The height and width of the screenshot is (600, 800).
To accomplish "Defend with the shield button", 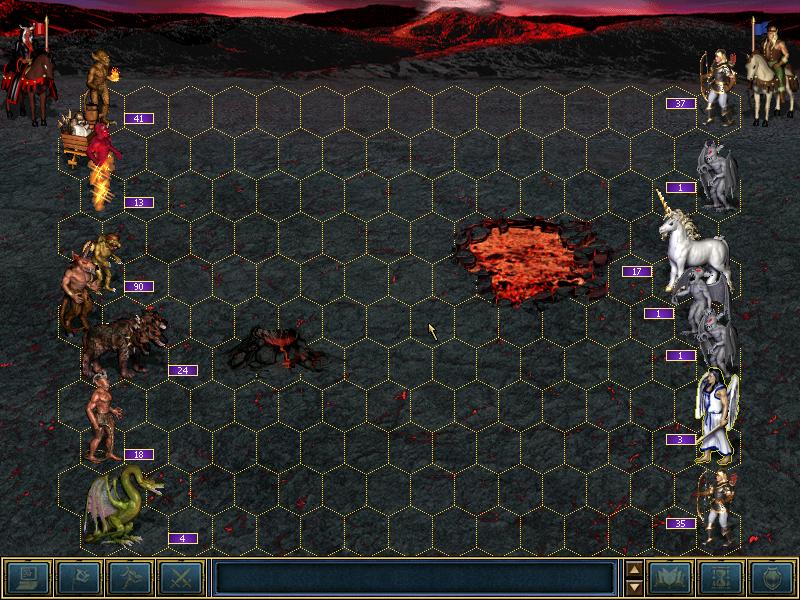I will pyautogui.click(x=771, y=577).
